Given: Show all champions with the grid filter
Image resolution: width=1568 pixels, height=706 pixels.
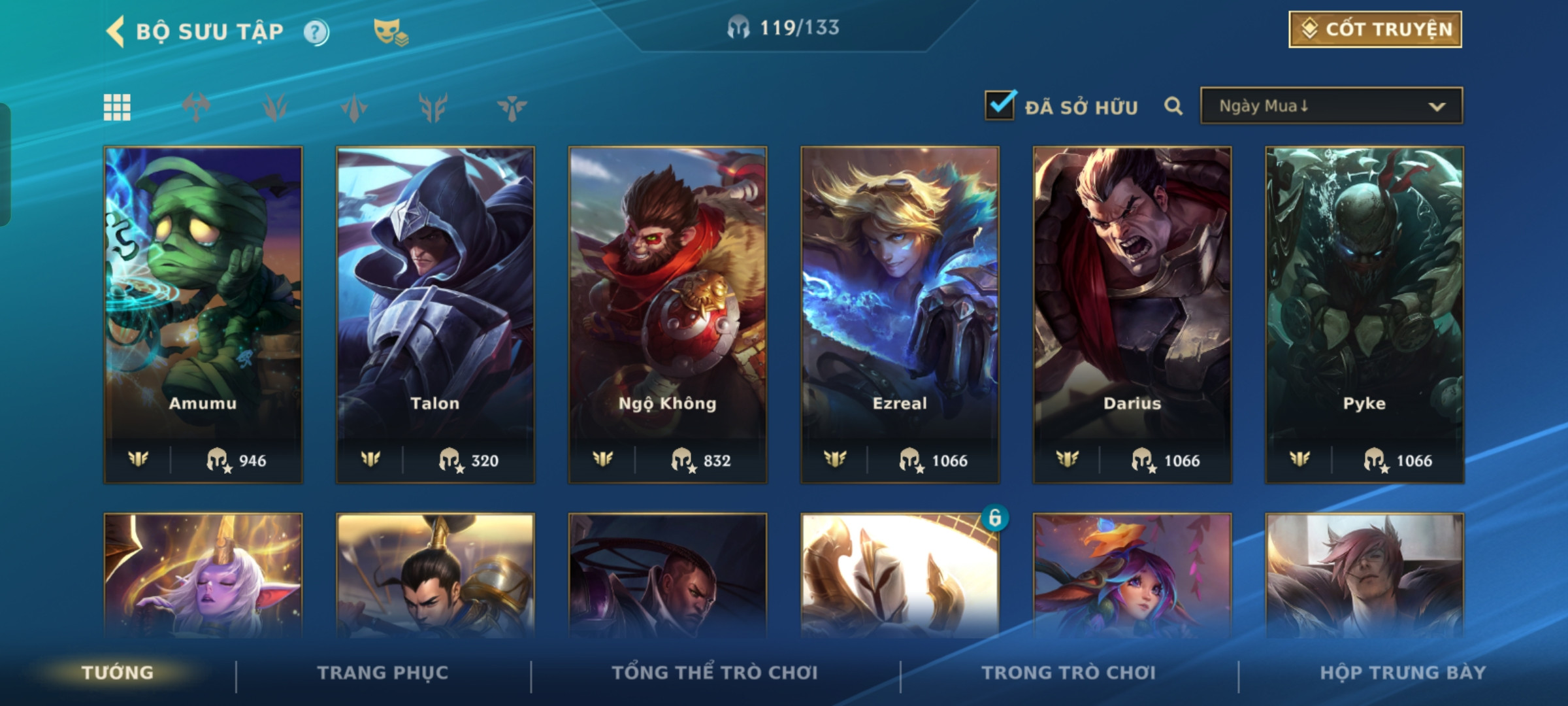Looking at the screenshot, I should (117, 107).
